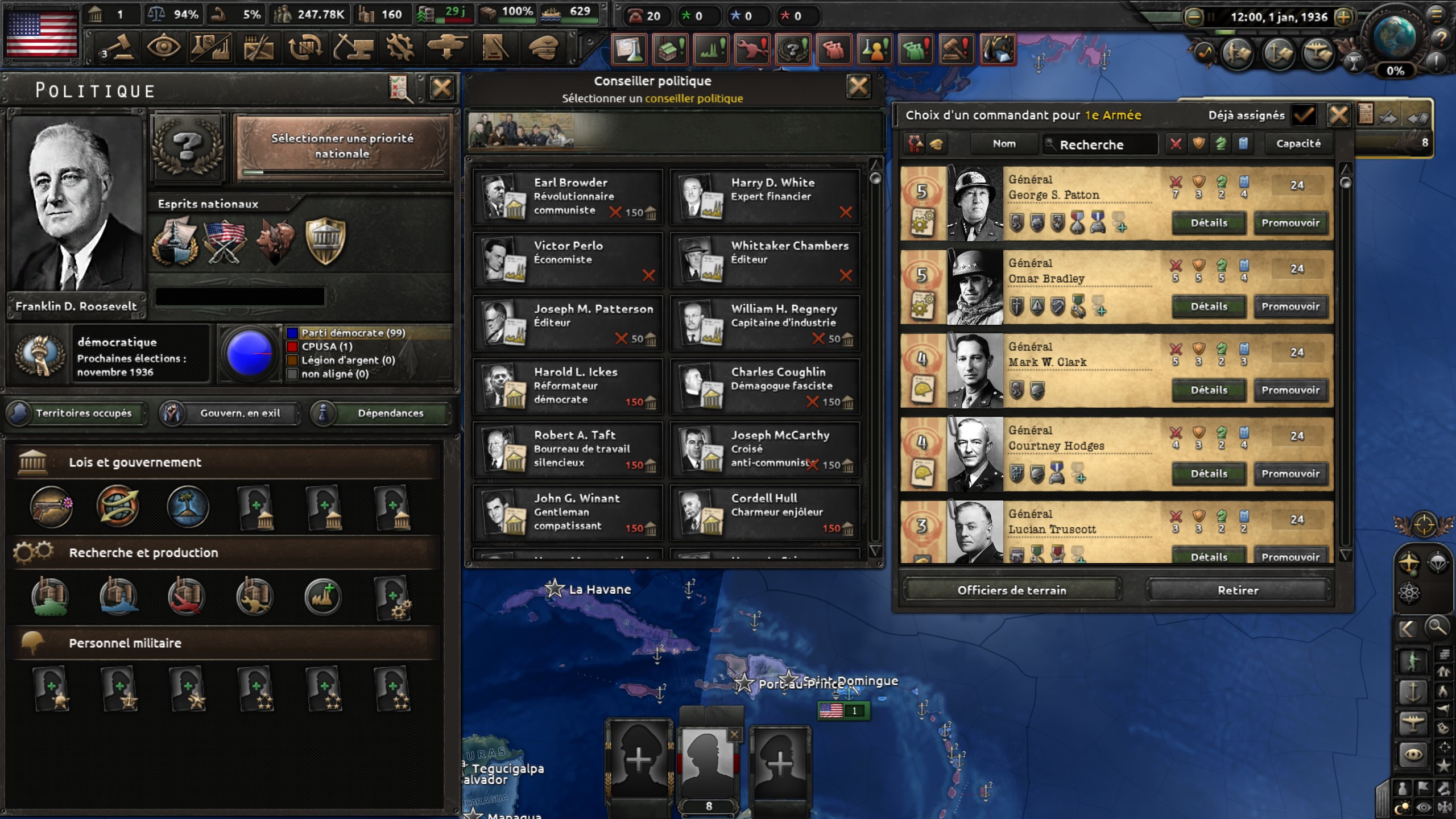The image size is (1456, 819).
Task: Pick Cordell Hull, Charmeur enjôleur
Action: [764, 512]
